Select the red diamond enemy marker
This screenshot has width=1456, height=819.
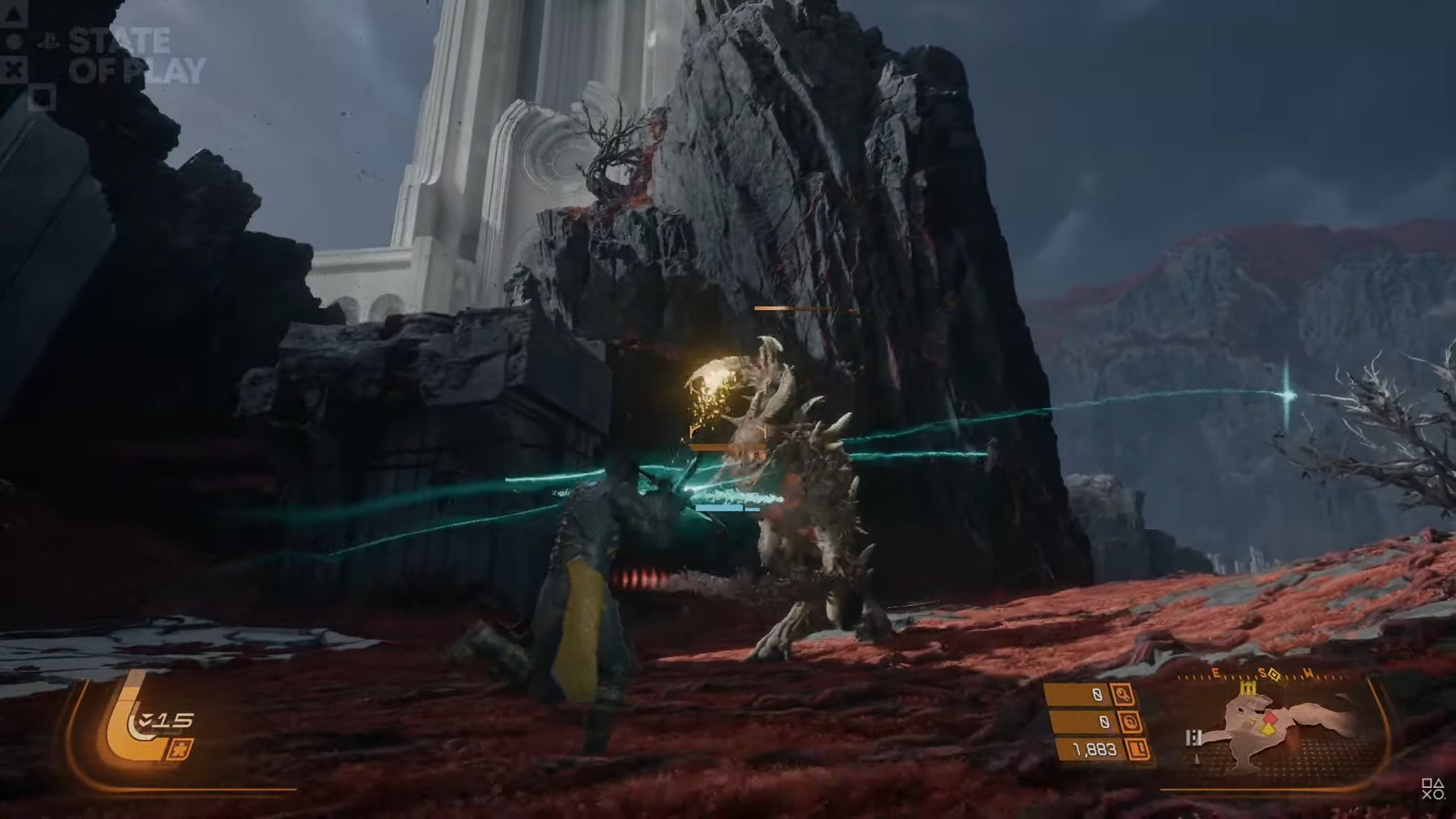click(x=1270, y=717)
